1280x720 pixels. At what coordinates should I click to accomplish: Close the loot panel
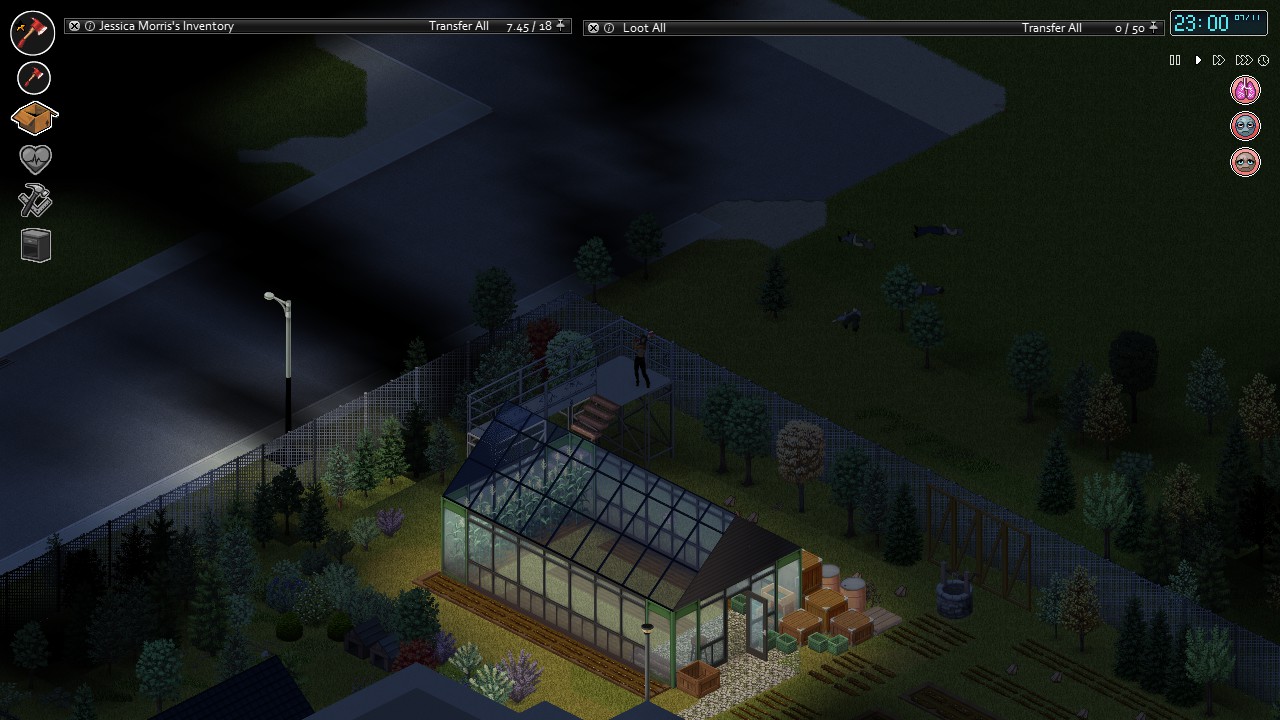tap(594, 28)
